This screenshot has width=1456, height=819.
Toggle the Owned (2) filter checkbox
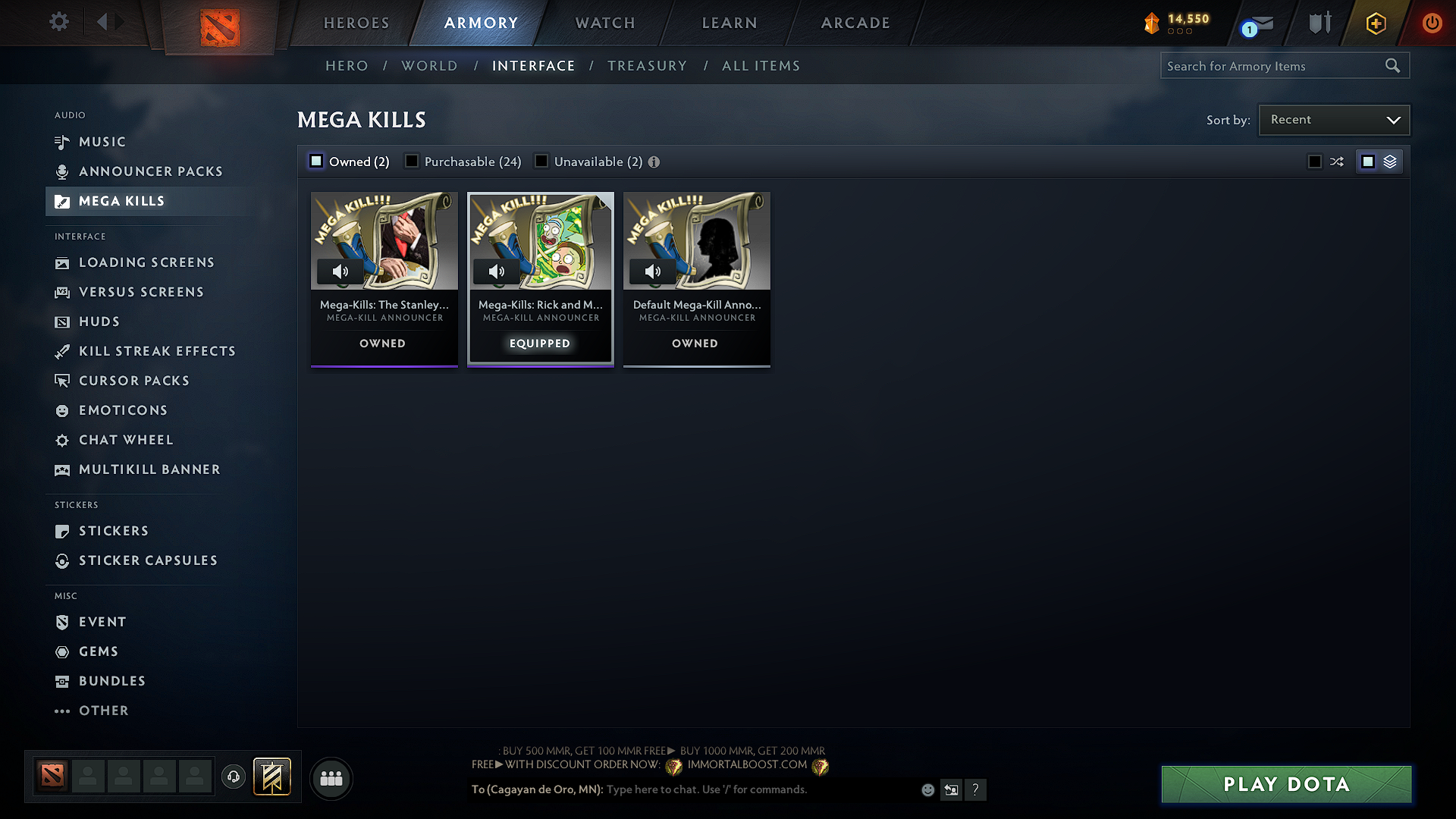(315, 161)
